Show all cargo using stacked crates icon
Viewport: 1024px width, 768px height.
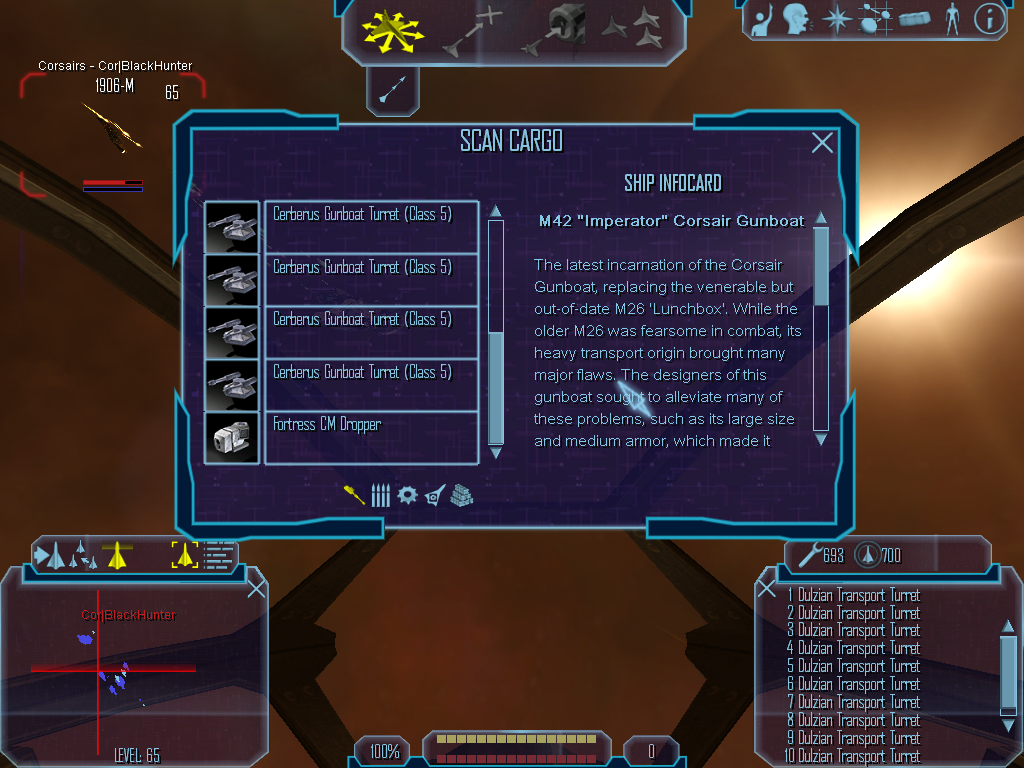tap(461, 495)
